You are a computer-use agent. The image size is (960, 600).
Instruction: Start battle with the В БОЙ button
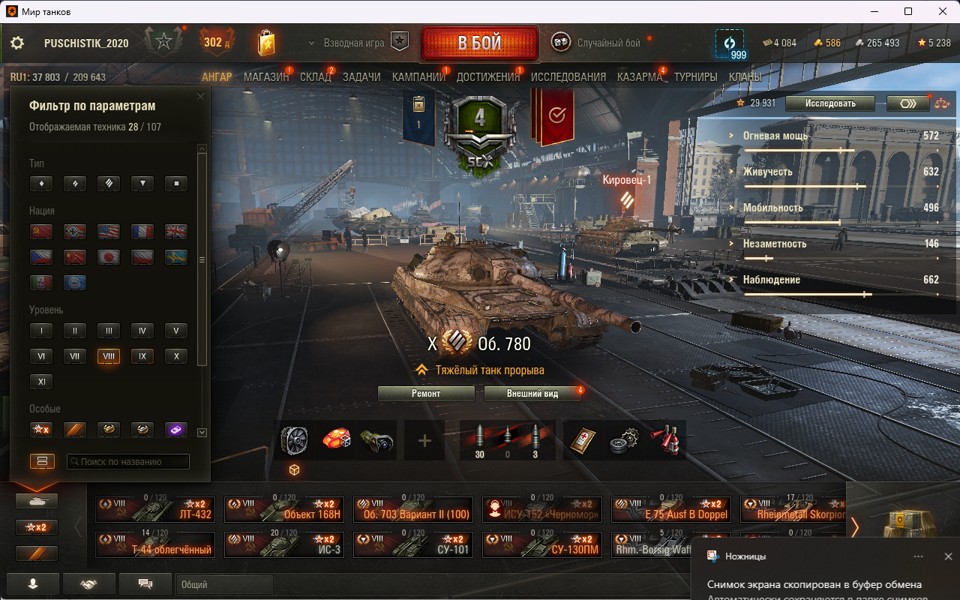pos(480,43)
